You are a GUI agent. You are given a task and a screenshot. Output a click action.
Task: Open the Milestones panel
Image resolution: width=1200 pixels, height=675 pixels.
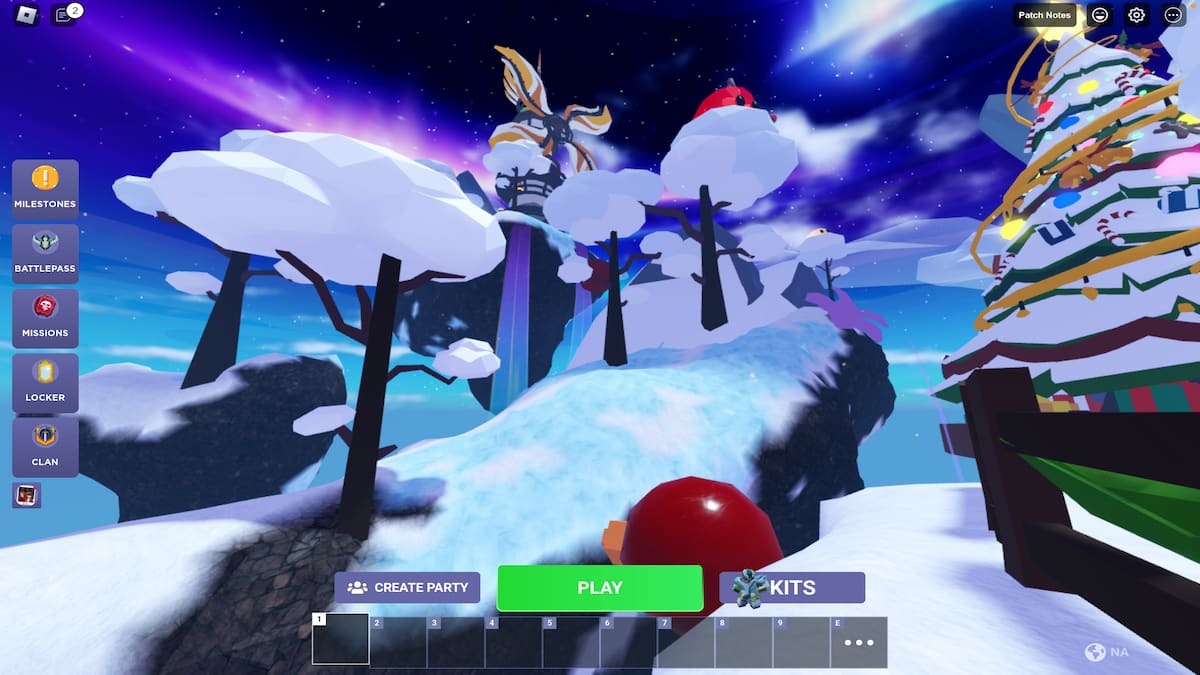[x=45, y=189]
